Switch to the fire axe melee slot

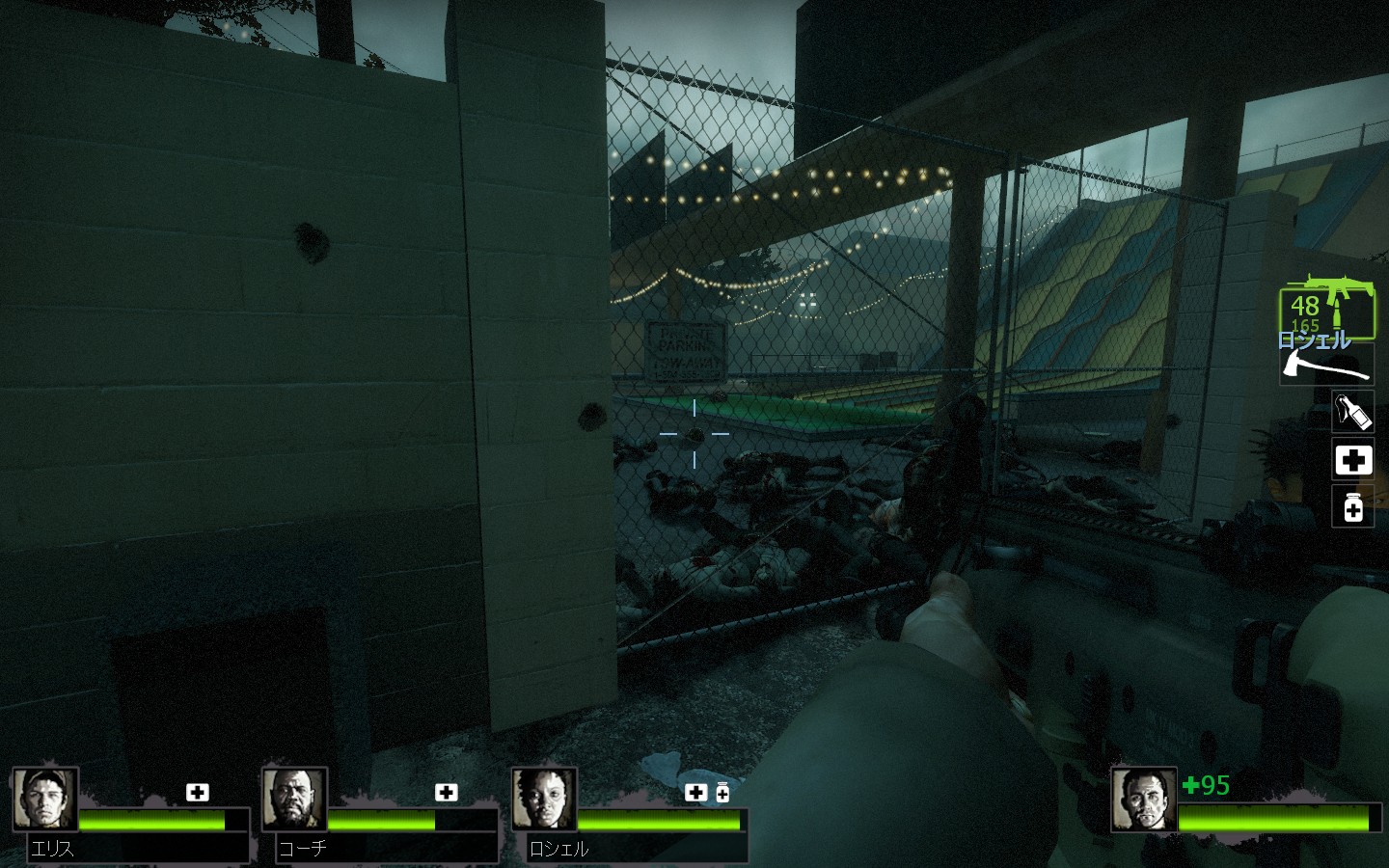(x=1327, y=365)
